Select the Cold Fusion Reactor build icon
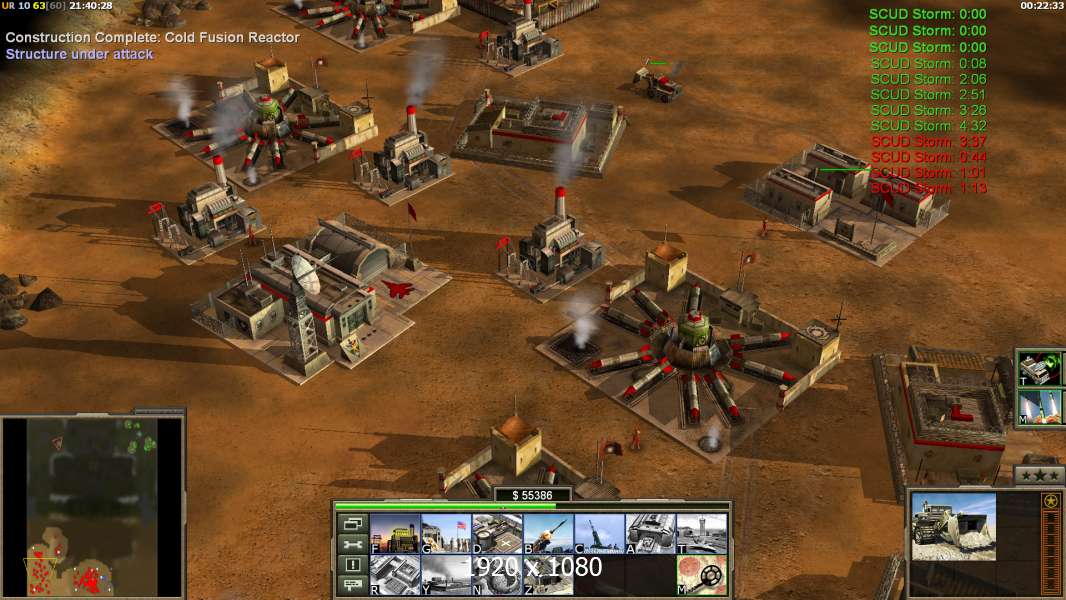This screenshot has height=600, width=1066. 394,534
